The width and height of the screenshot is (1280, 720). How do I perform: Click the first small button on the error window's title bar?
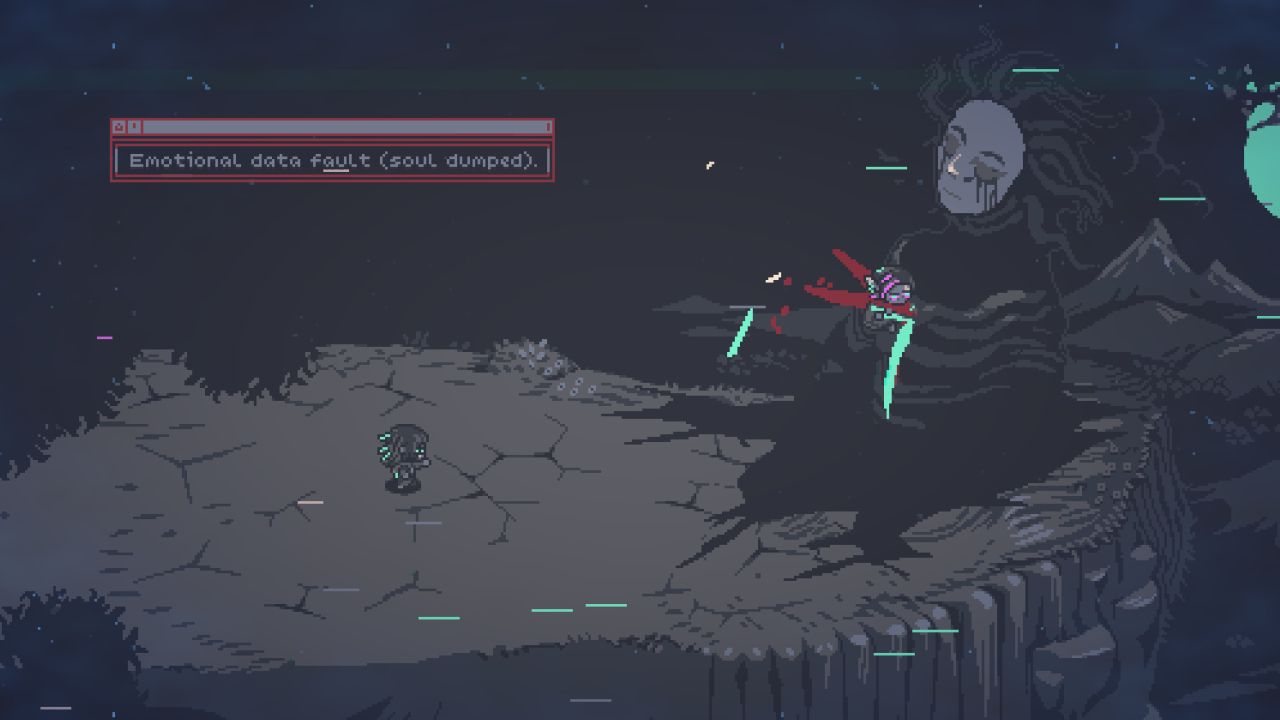pos(119,127)
